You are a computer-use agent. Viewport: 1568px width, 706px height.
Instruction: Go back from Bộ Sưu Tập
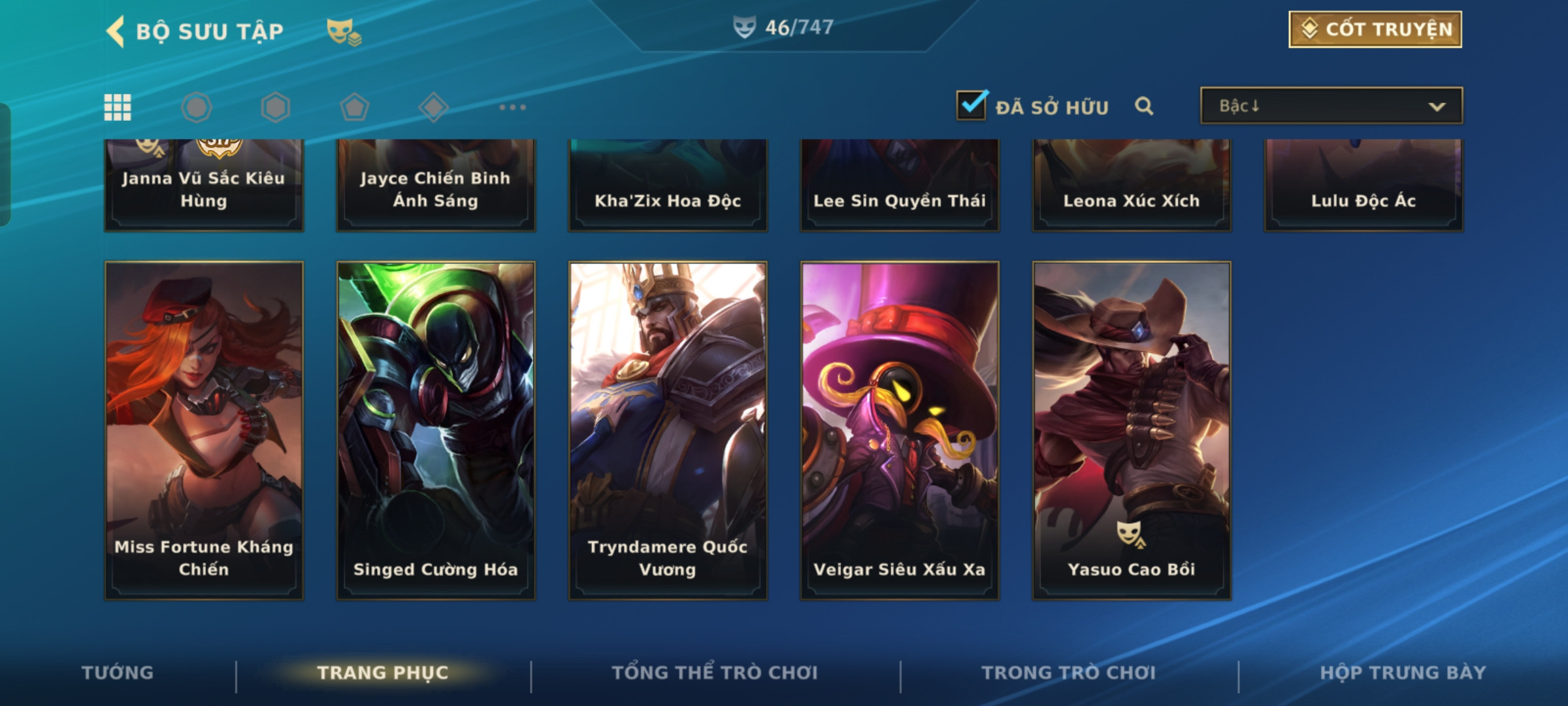click(116, 31)
